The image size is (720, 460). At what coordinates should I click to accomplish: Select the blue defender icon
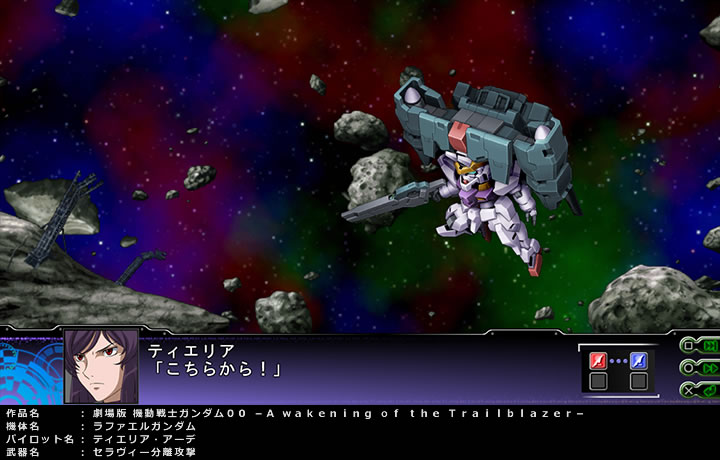(638, 361)
